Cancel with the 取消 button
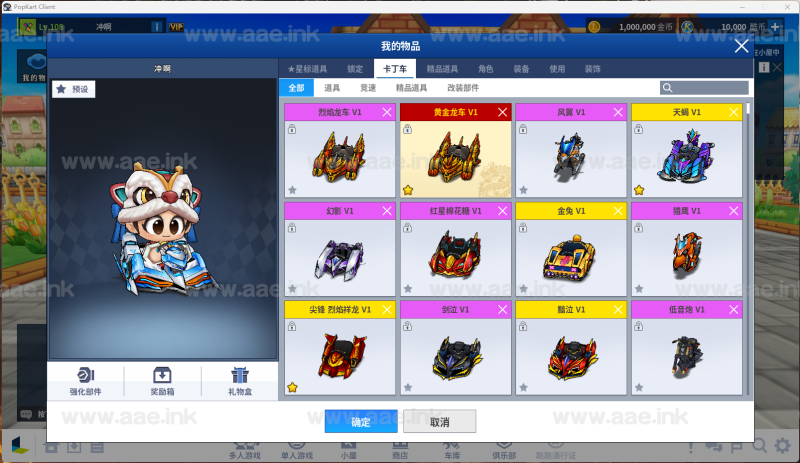This screenshot has width=800, height=463. click(x=439, y=421)
